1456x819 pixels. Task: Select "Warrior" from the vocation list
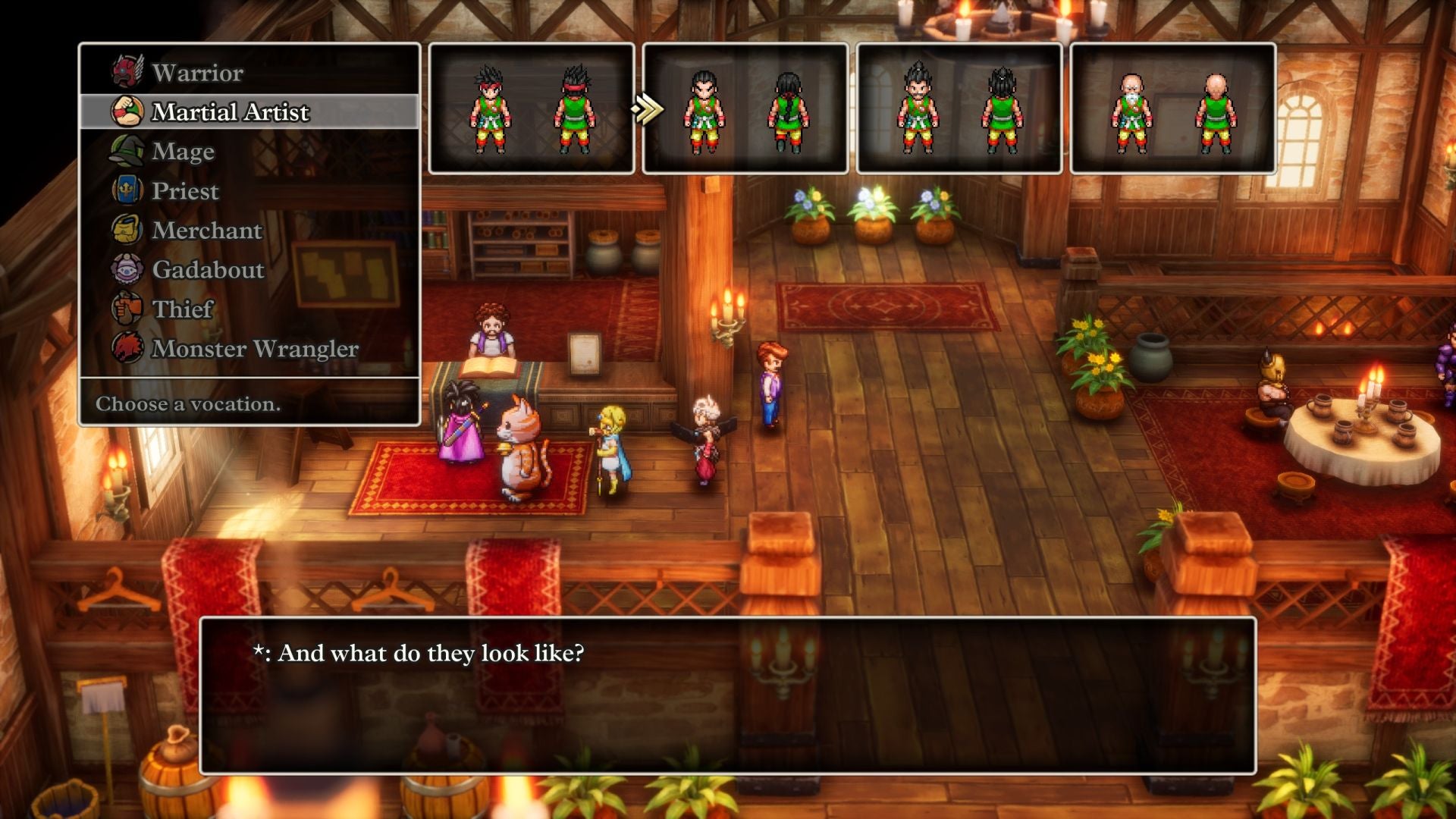click(196, 72)
